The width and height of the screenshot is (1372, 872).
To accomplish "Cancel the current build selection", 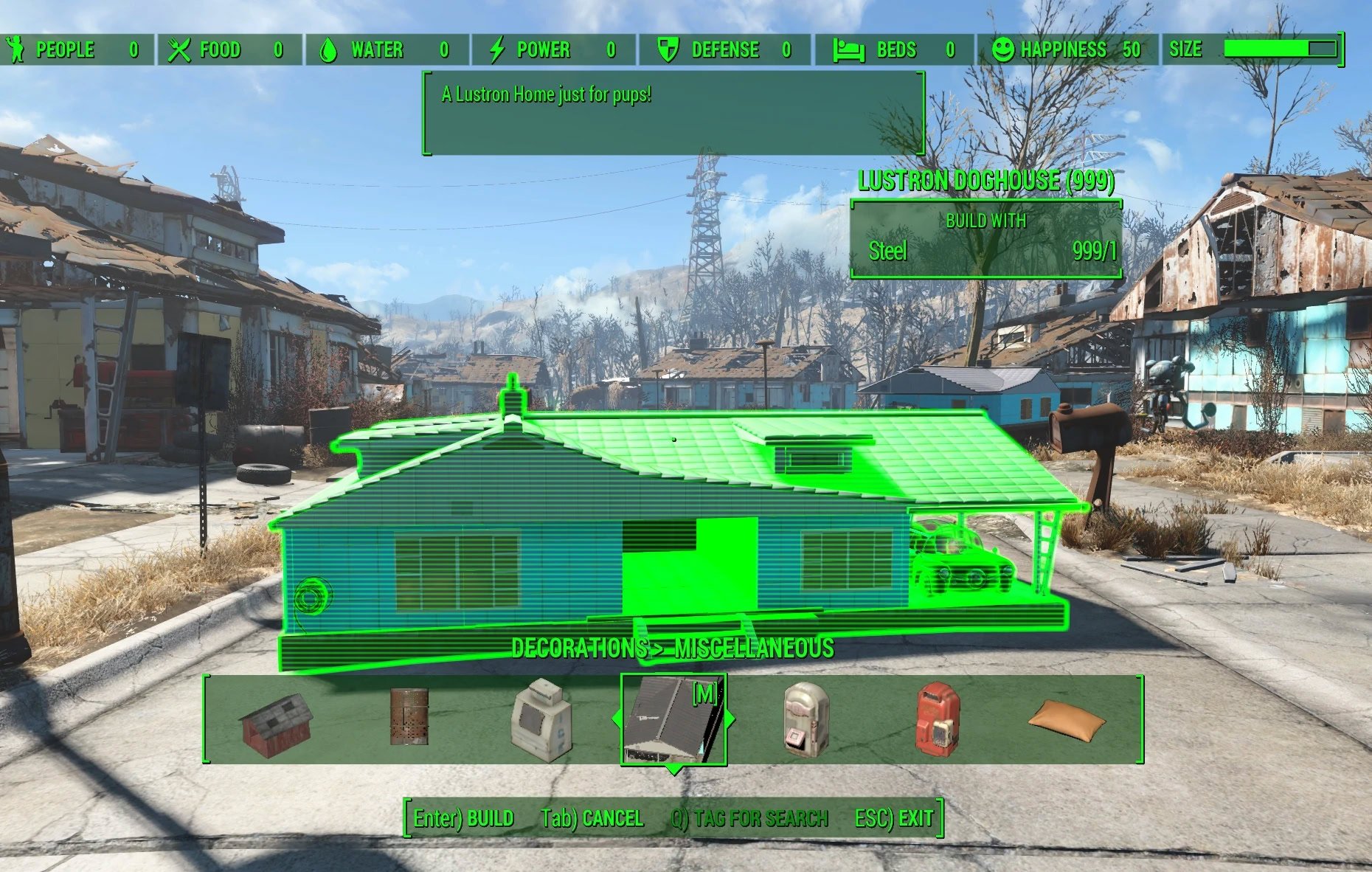I will [592, 818].
